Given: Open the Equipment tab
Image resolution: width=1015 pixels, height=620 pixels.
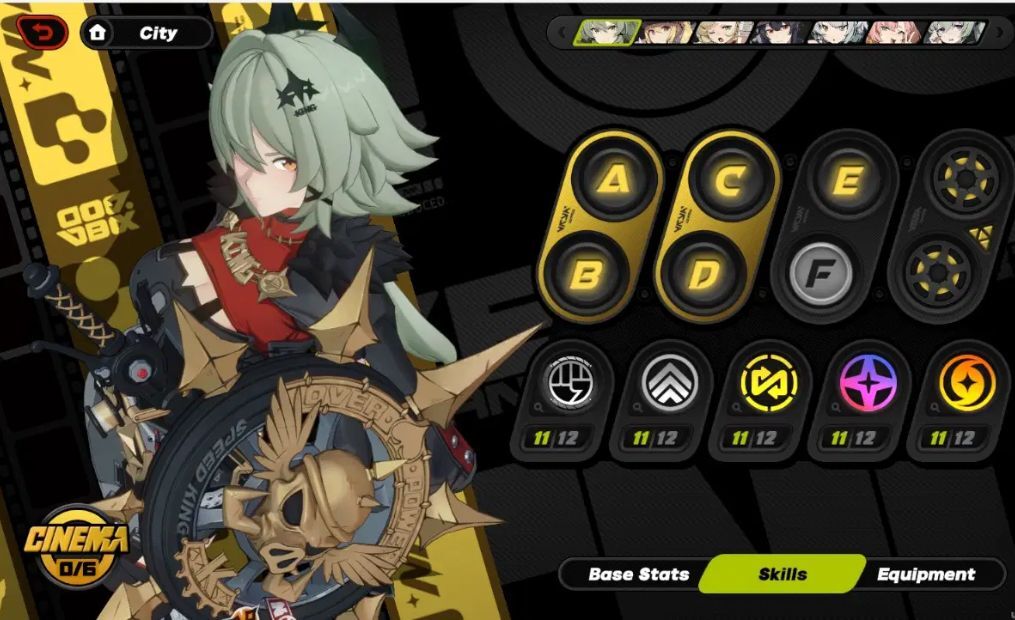Looking at the screenshot, I should click(925, 574).
